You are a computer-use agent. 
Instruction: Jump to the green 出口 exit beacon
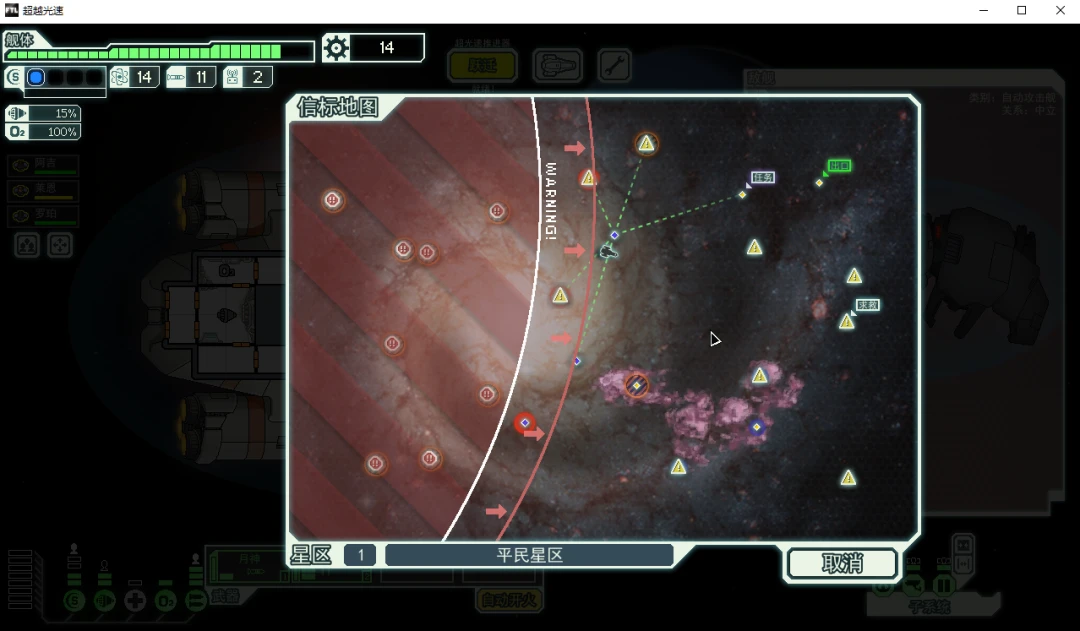[x=819, y=182]
